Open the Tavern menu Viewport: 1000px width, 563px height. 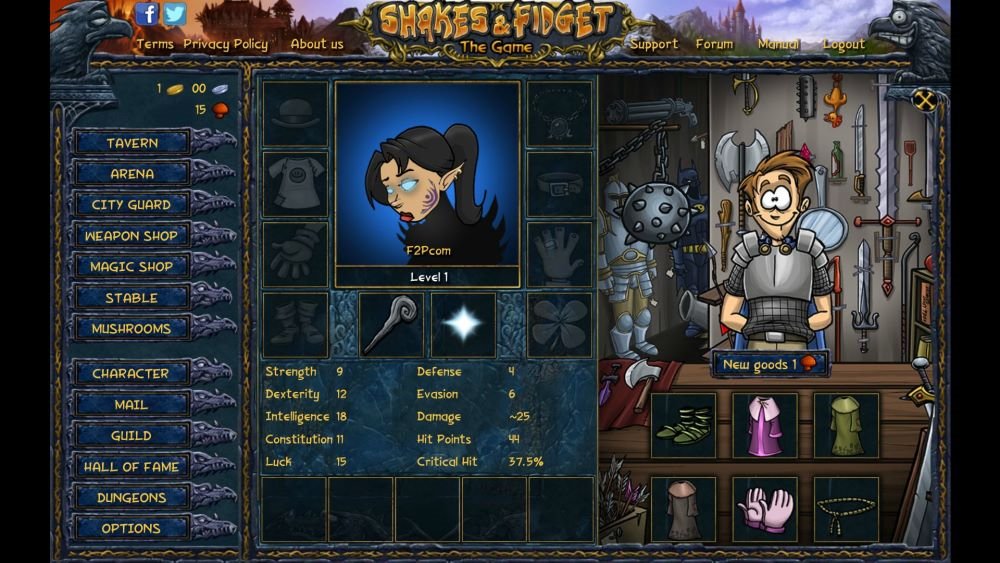click(132, 143)
